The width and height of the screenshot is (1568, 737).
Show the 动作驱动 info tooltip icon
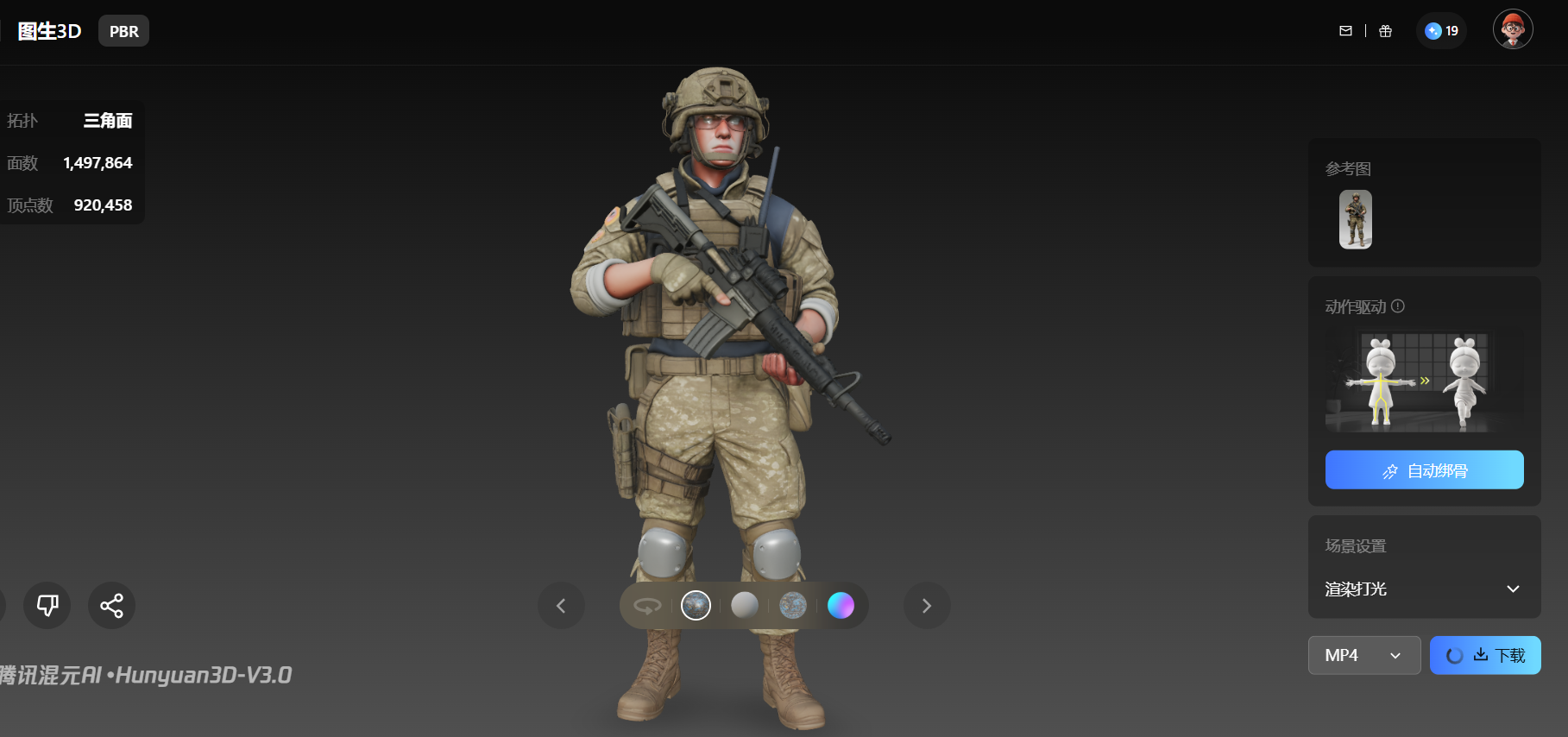[1398, 306]
